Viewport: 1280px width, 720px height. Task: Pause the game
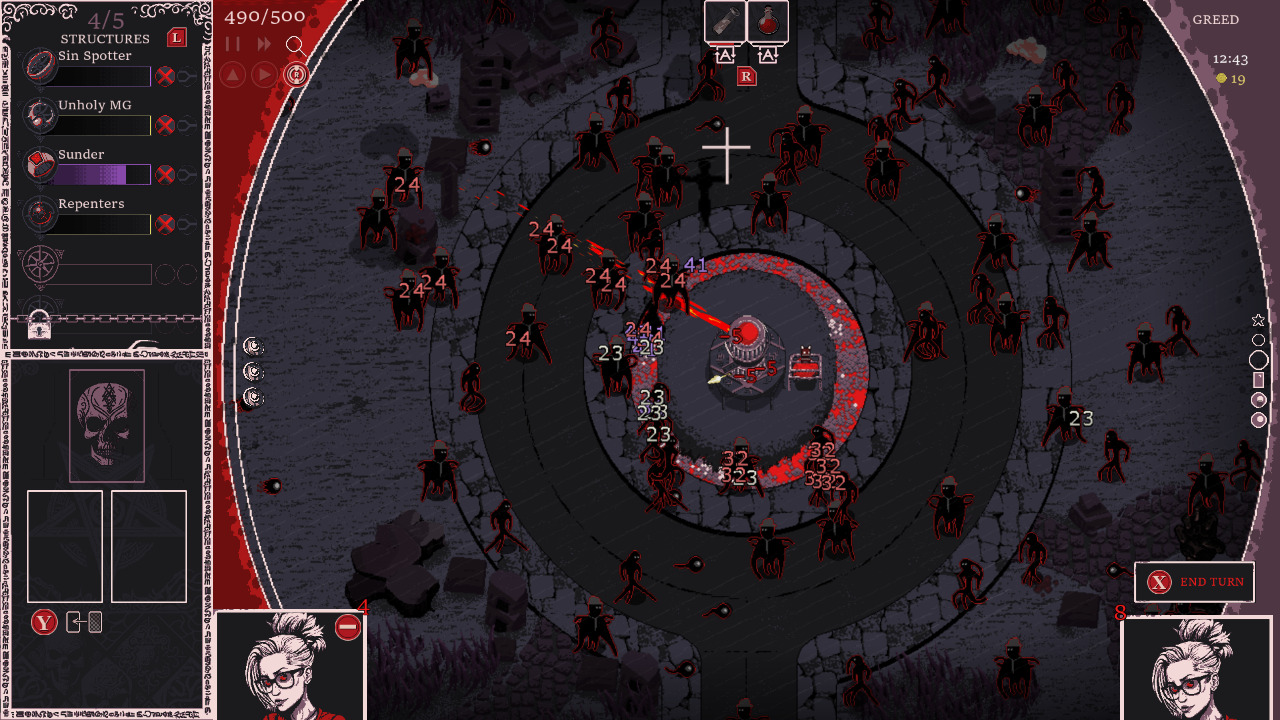pyautogui.click(x=233, y=44)
